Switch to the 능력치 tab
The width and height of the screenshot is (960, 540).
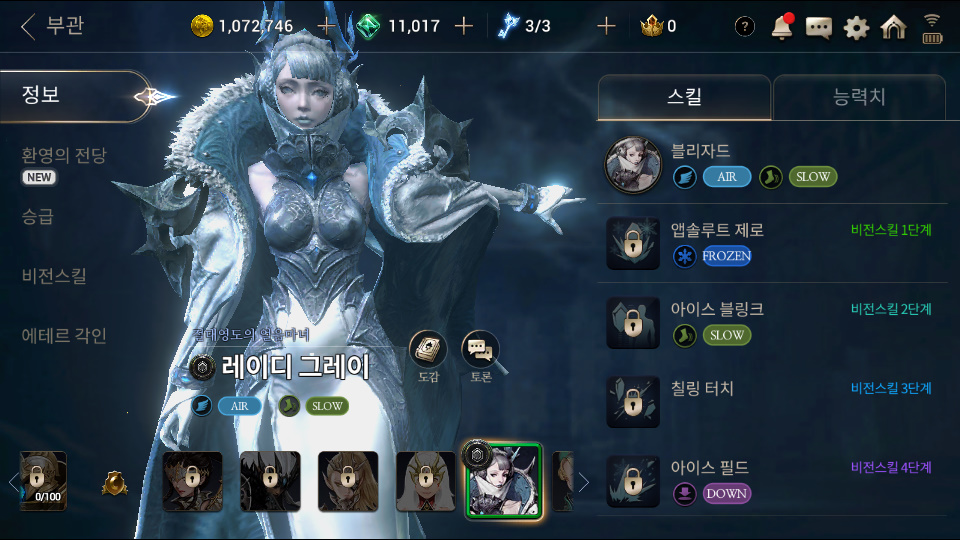tap(859, 97)
